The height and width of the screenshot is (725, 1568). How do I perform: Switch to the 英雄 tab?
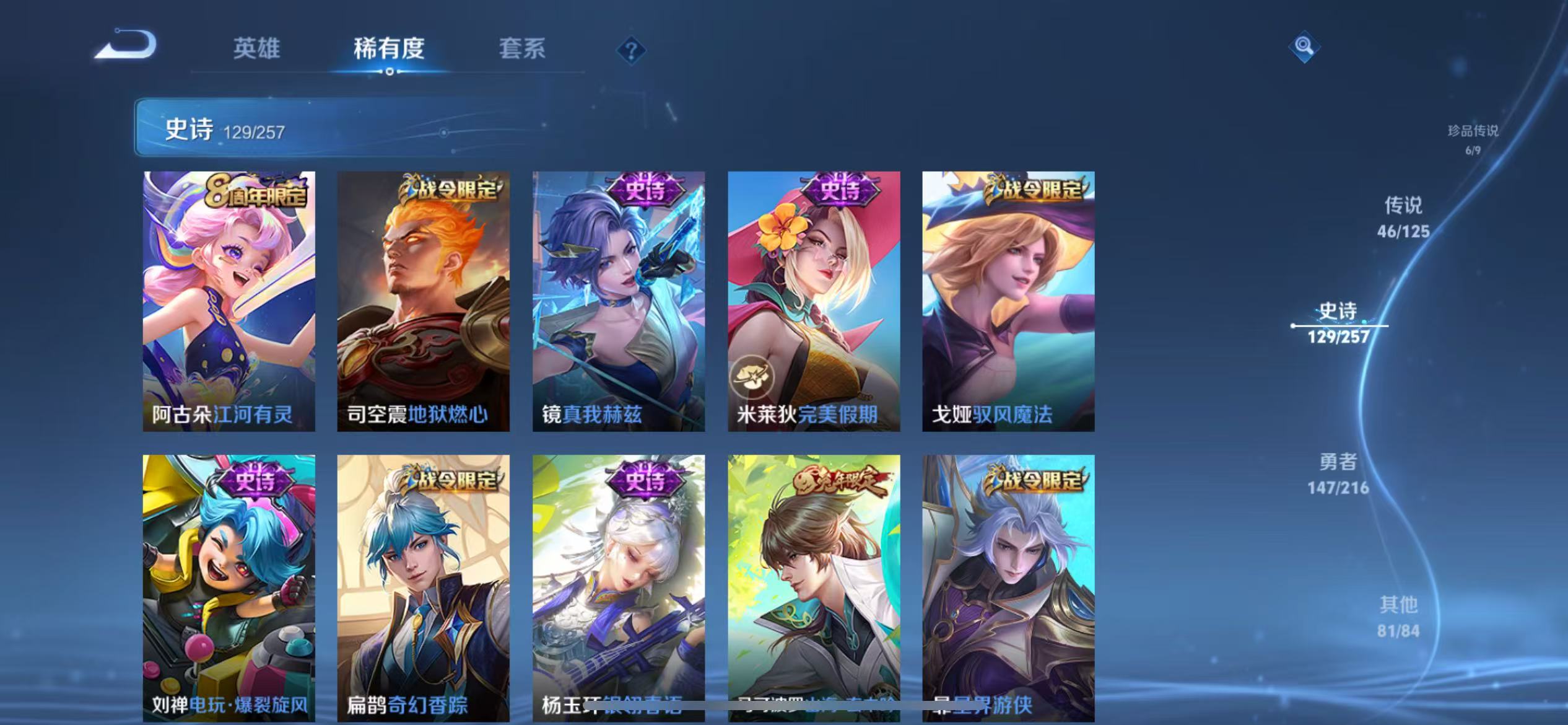tap(256, 48)
